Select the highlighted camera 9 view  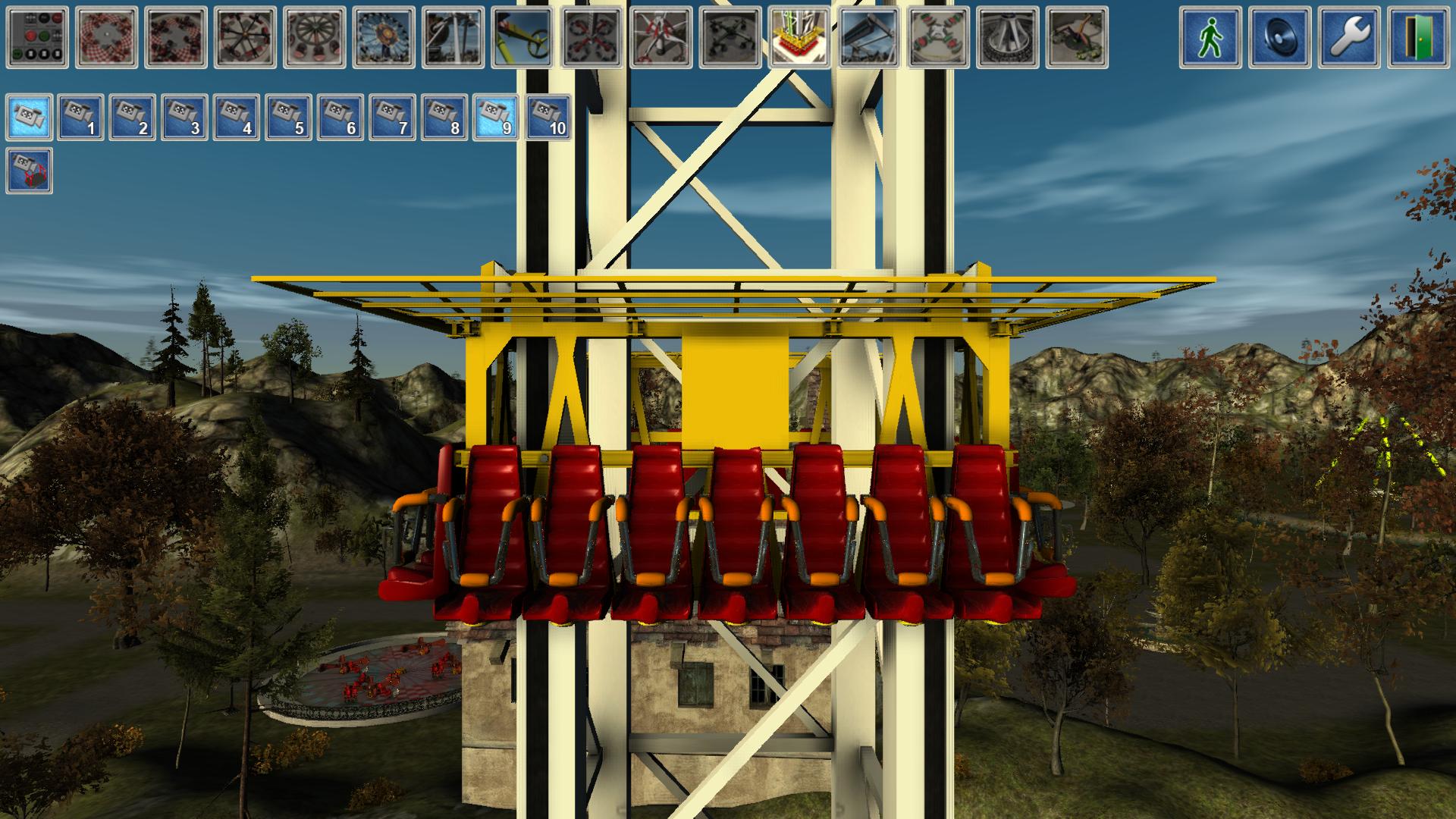pos(497,117)
